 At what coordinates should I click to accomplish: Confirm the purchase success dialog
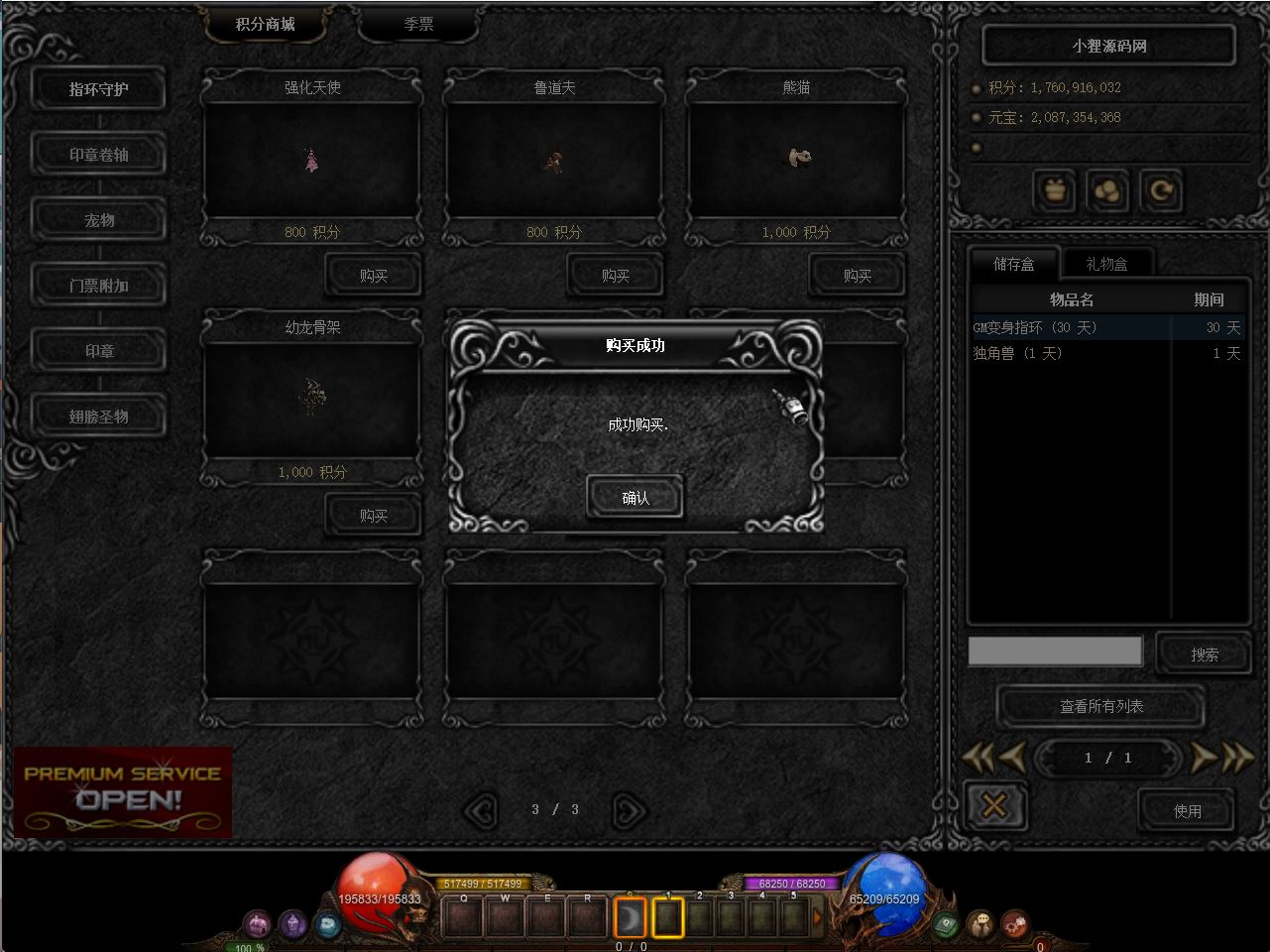(x=635, y=498)
